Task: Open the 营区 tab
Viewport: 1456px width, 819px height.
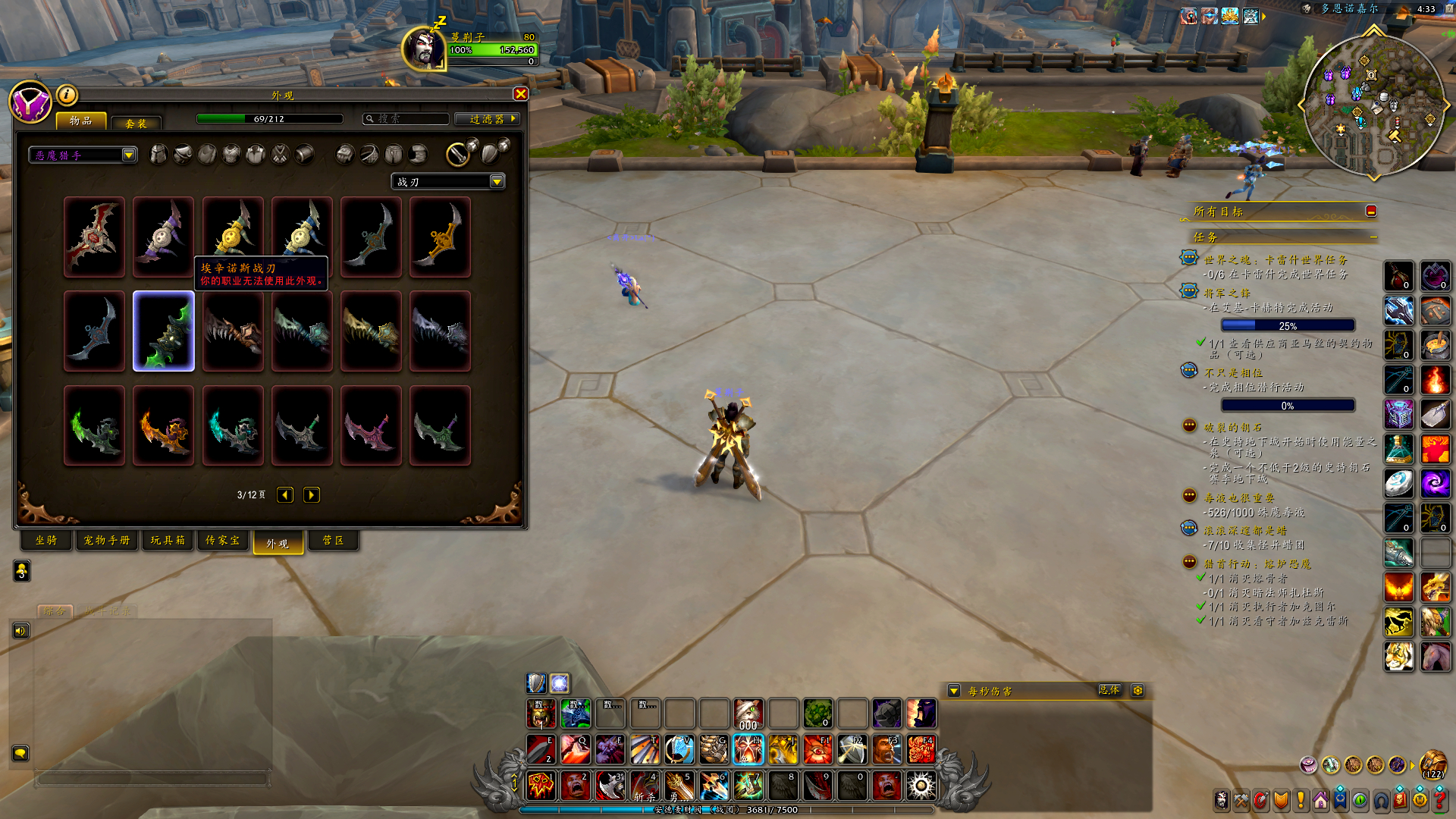Action: click(333, 541)
